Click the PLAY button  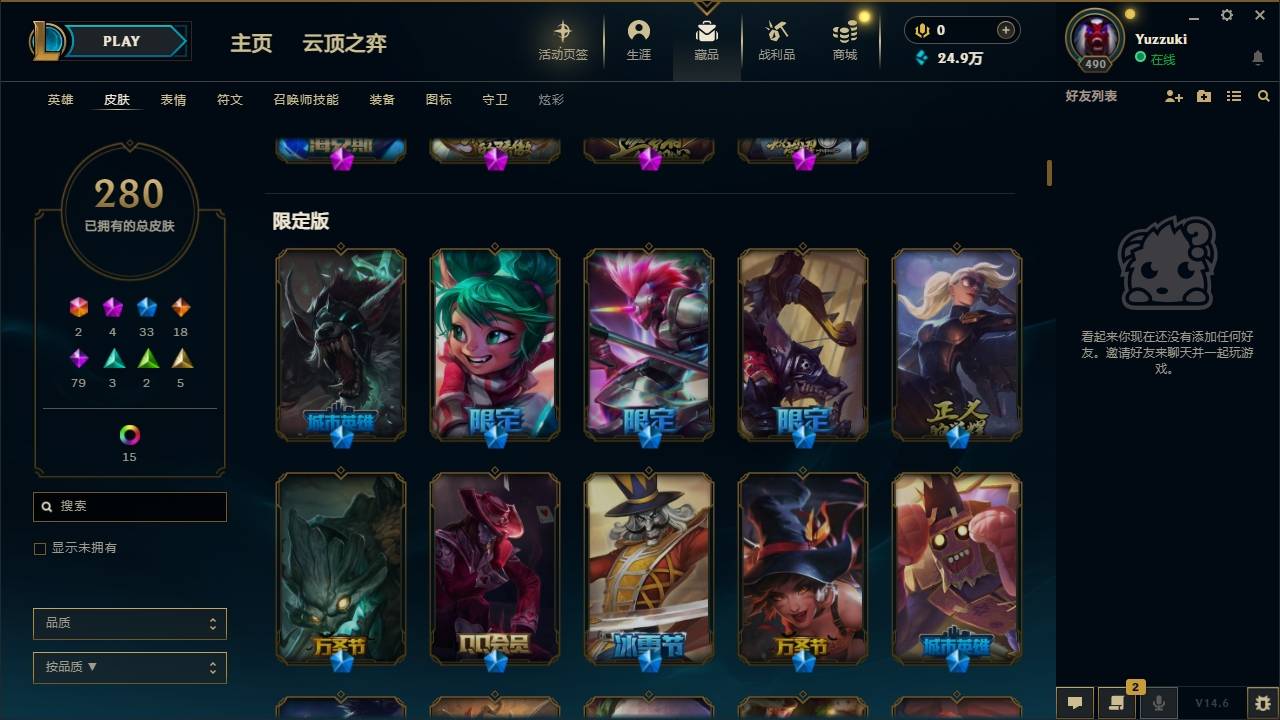point(121,41)
